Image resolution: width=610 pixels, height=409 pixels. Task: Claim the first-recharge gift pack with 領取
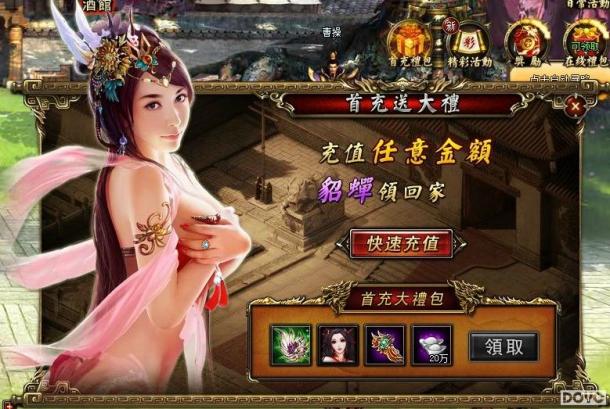click(503, 346)
